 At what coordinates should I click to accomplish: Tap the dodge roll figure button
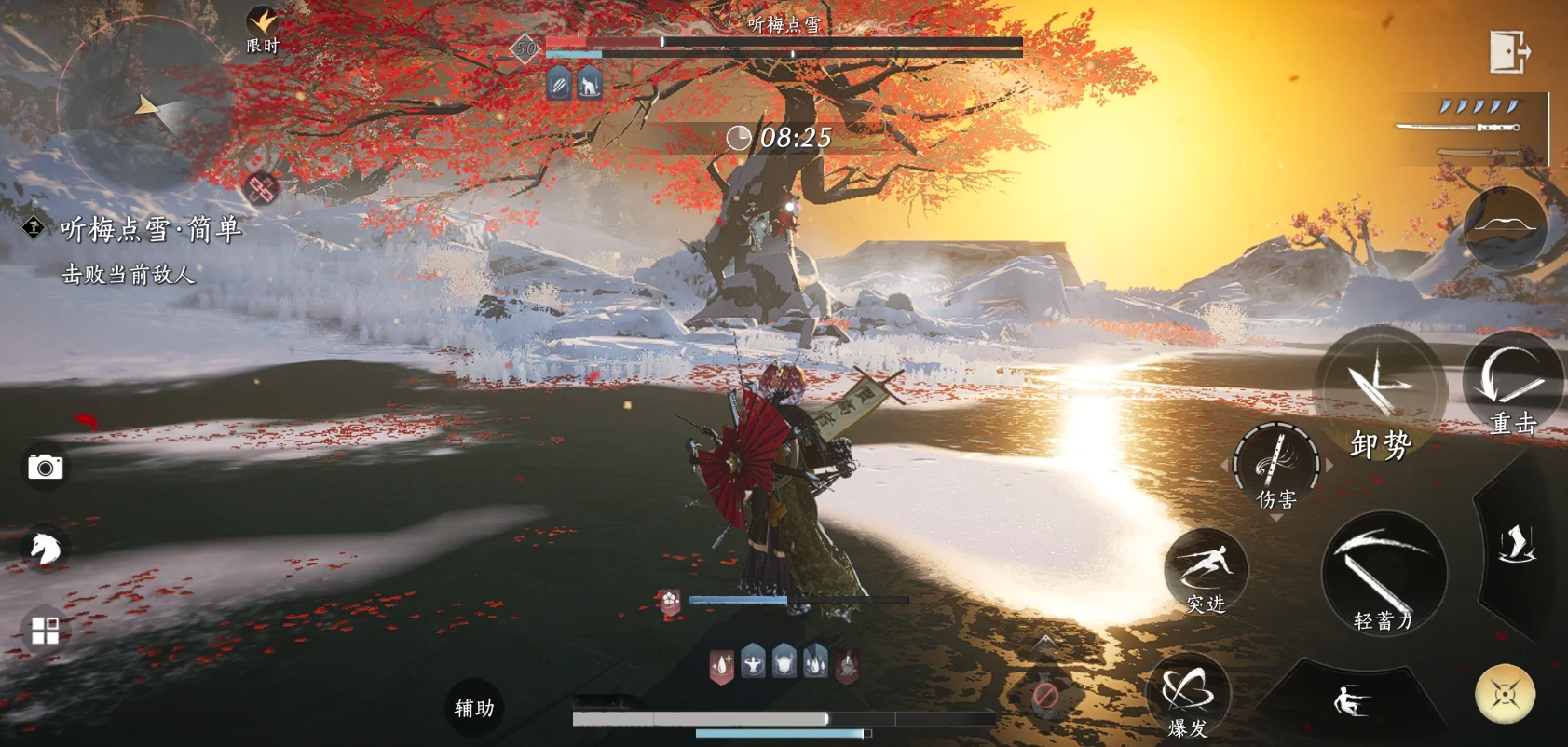click(x=1351, y=700)
